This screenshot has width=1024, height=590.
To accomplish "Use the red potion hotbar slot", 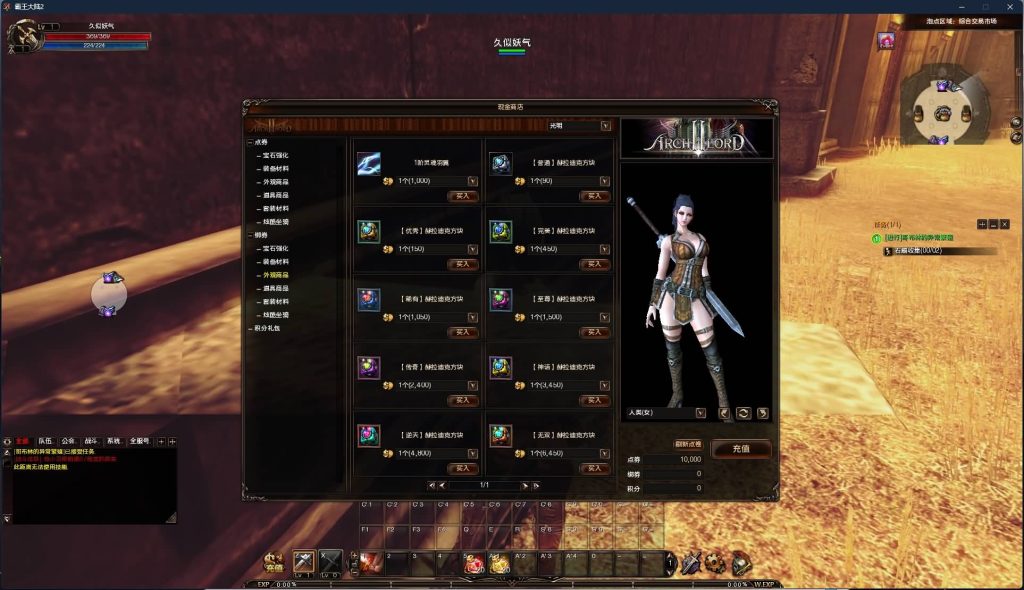I will pos(474,564).
